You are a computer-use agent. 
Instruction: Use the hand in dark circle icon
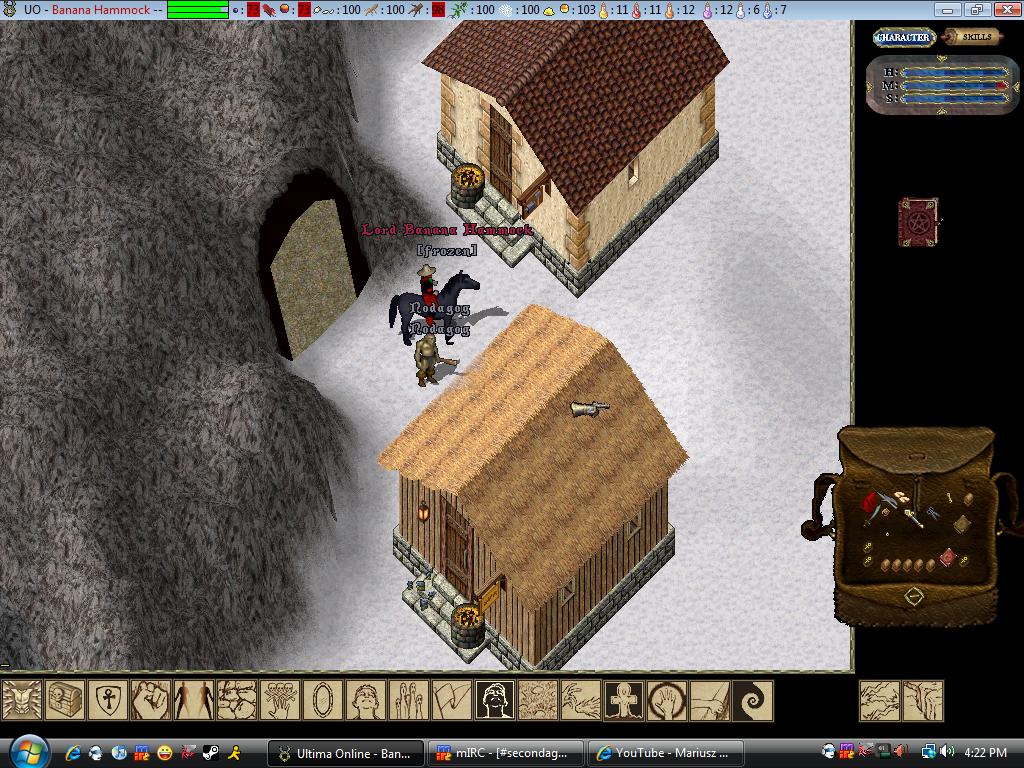tap(667, 700)
